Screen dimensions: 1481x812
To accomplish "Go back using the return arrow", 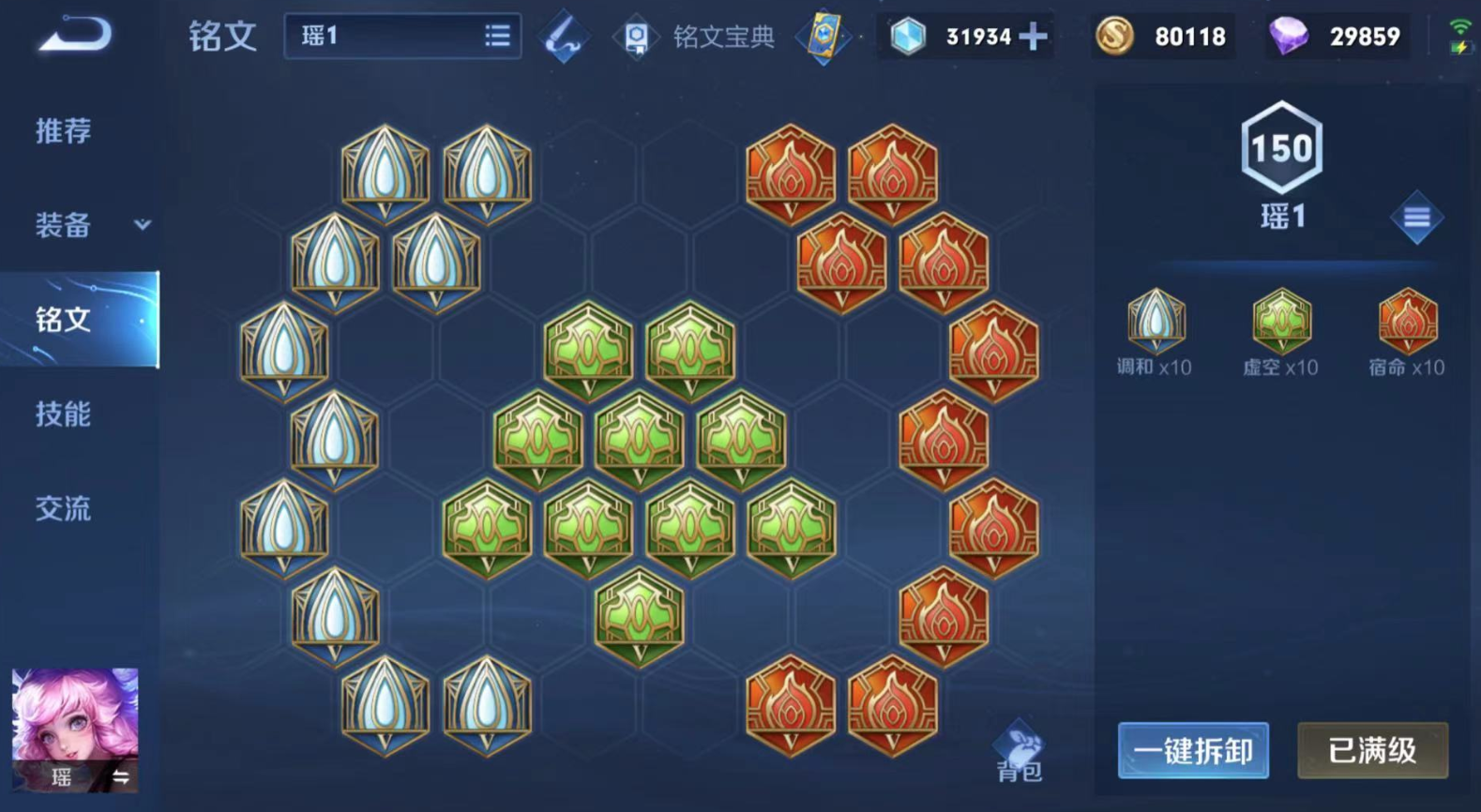I will [75, 36].
